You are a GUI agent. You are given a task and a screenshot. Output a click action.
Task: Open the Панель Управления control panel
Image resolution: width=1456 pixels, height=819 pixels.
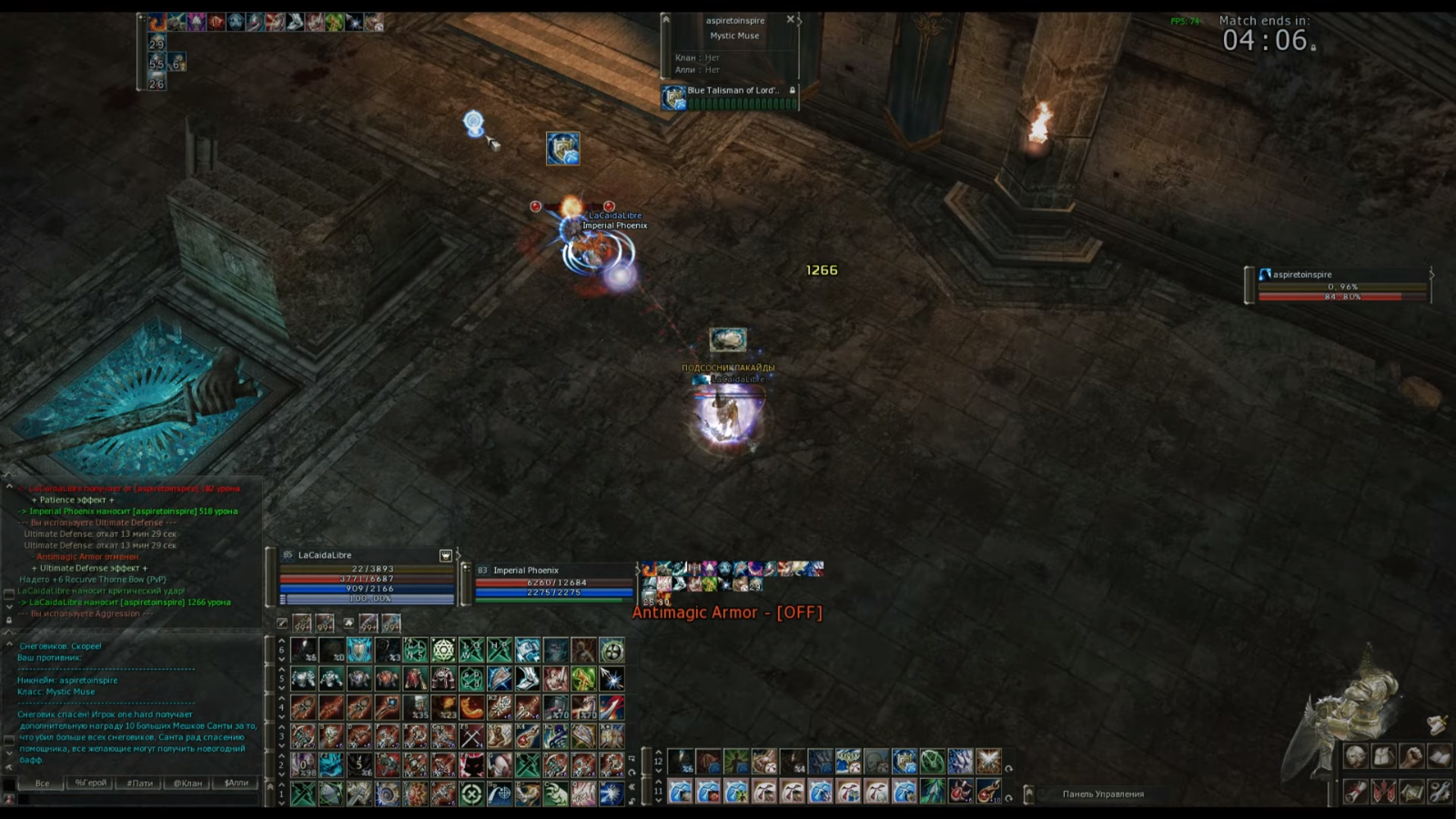pos(1103,794)
